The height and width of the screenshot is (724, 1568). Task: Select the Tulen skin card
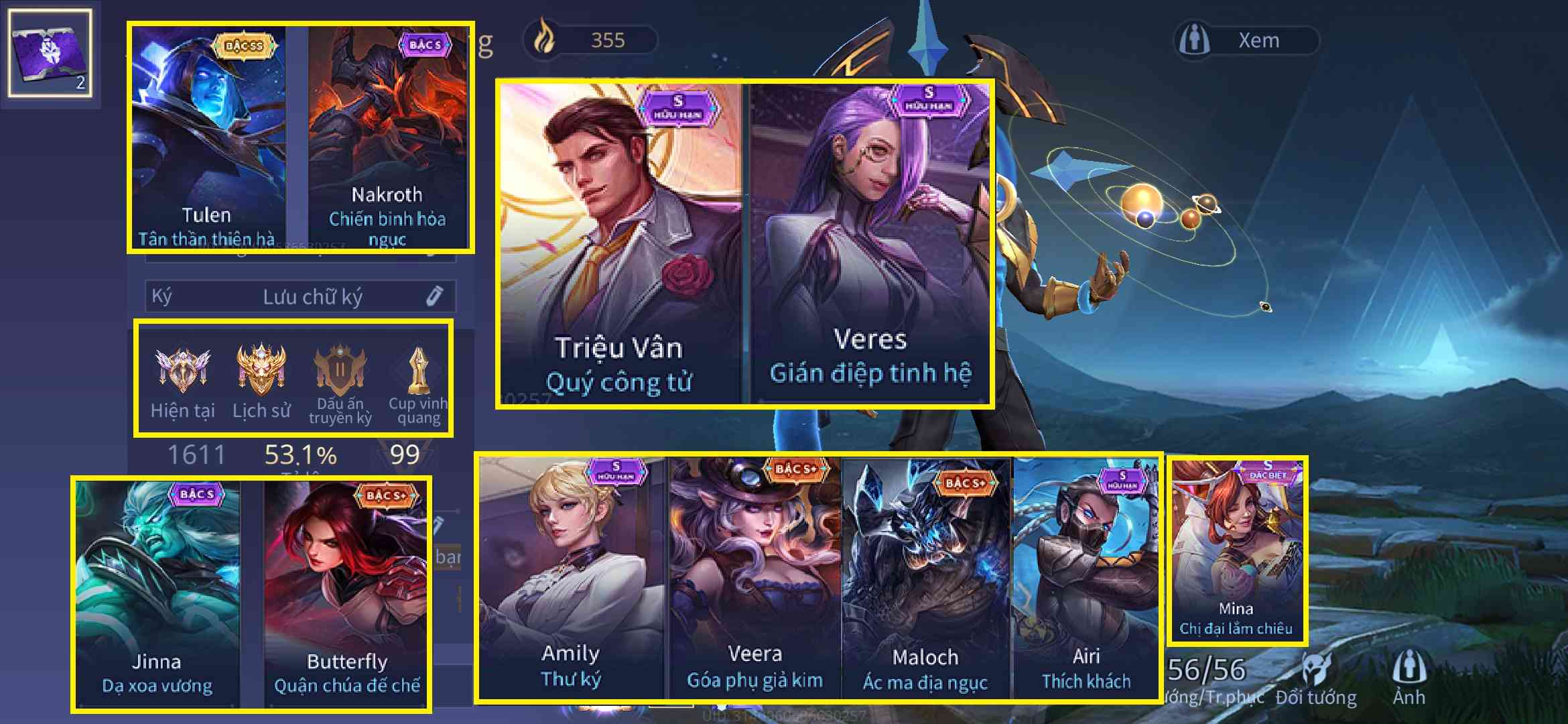(x=208, y=137)
